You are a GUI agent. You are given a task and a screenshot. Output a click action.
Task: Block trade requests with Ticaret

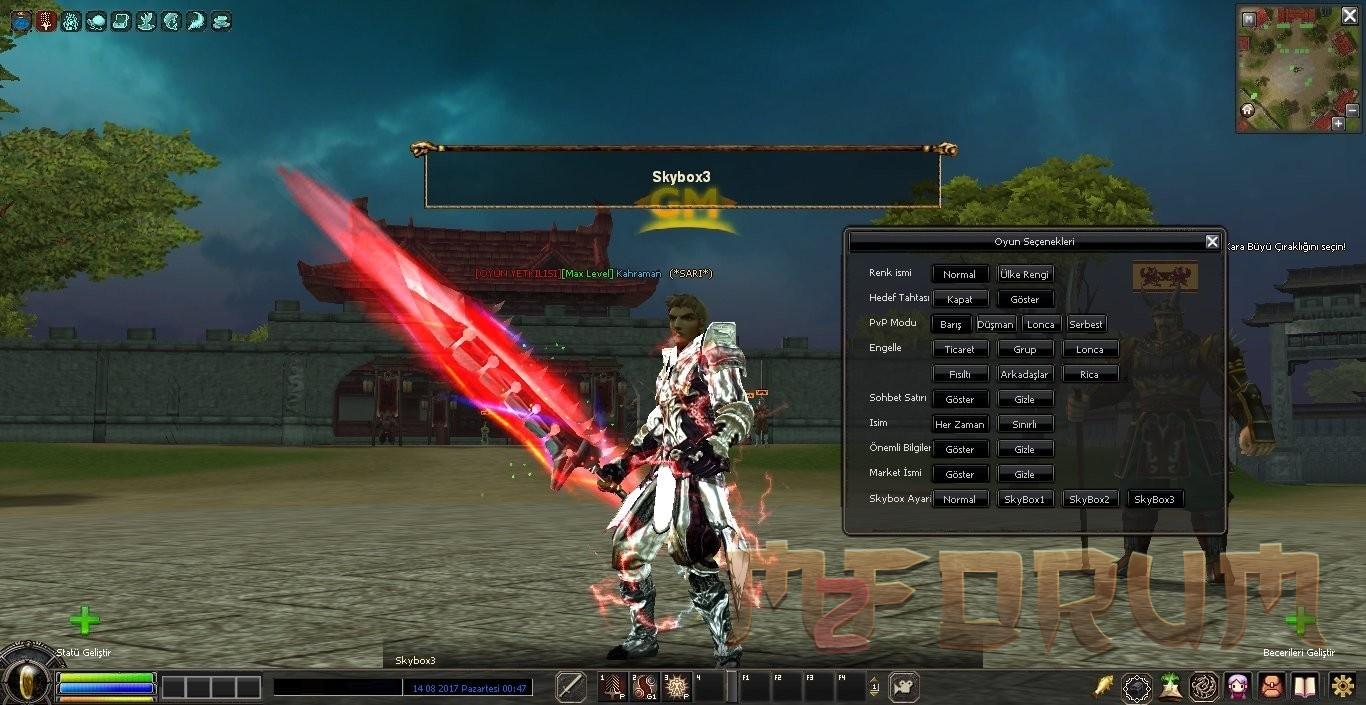pos(960,349)
